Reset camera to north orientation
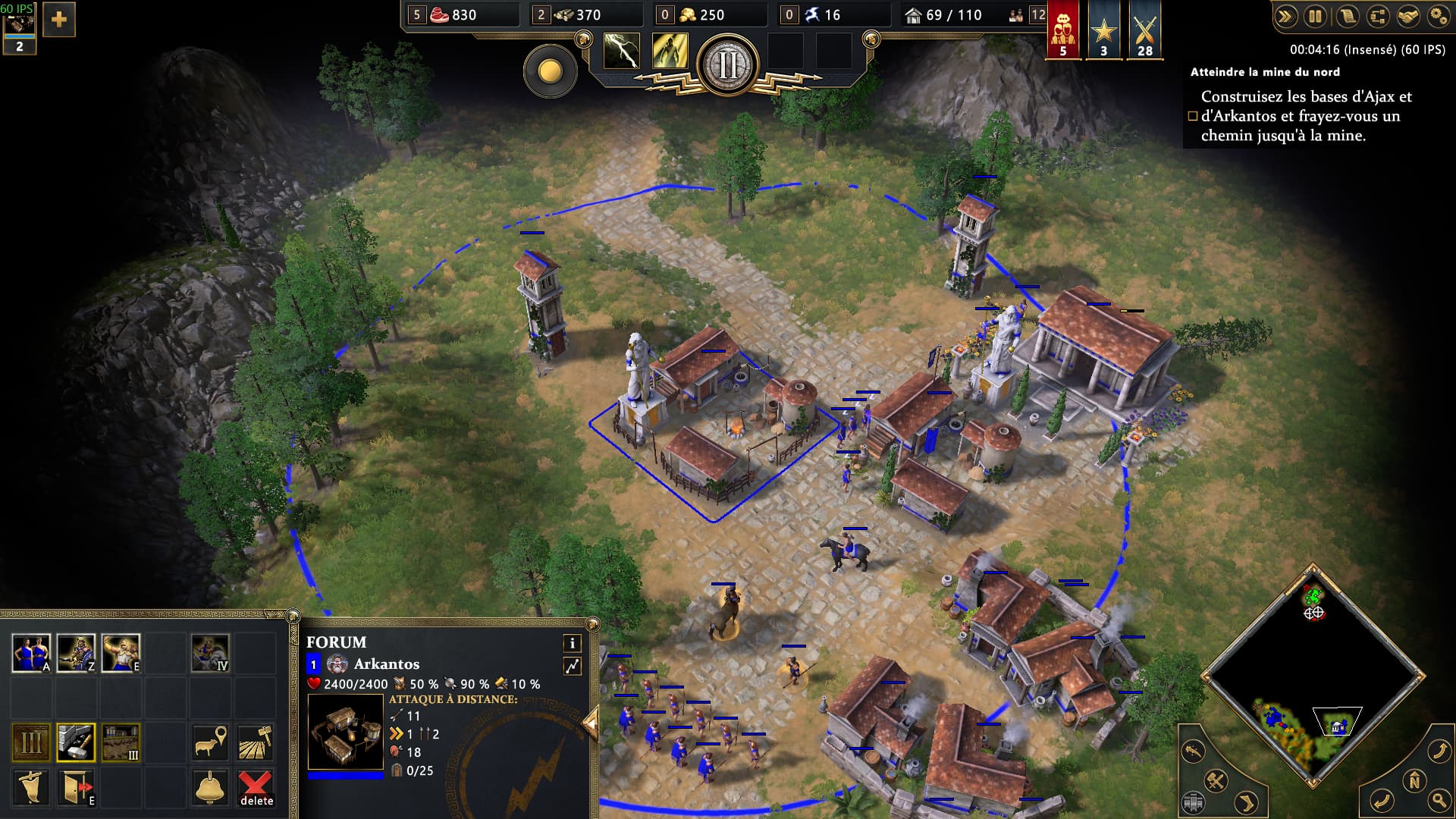Viewport: 1456px width, 819px height. pyautogui.click(x=1414, y=780)
